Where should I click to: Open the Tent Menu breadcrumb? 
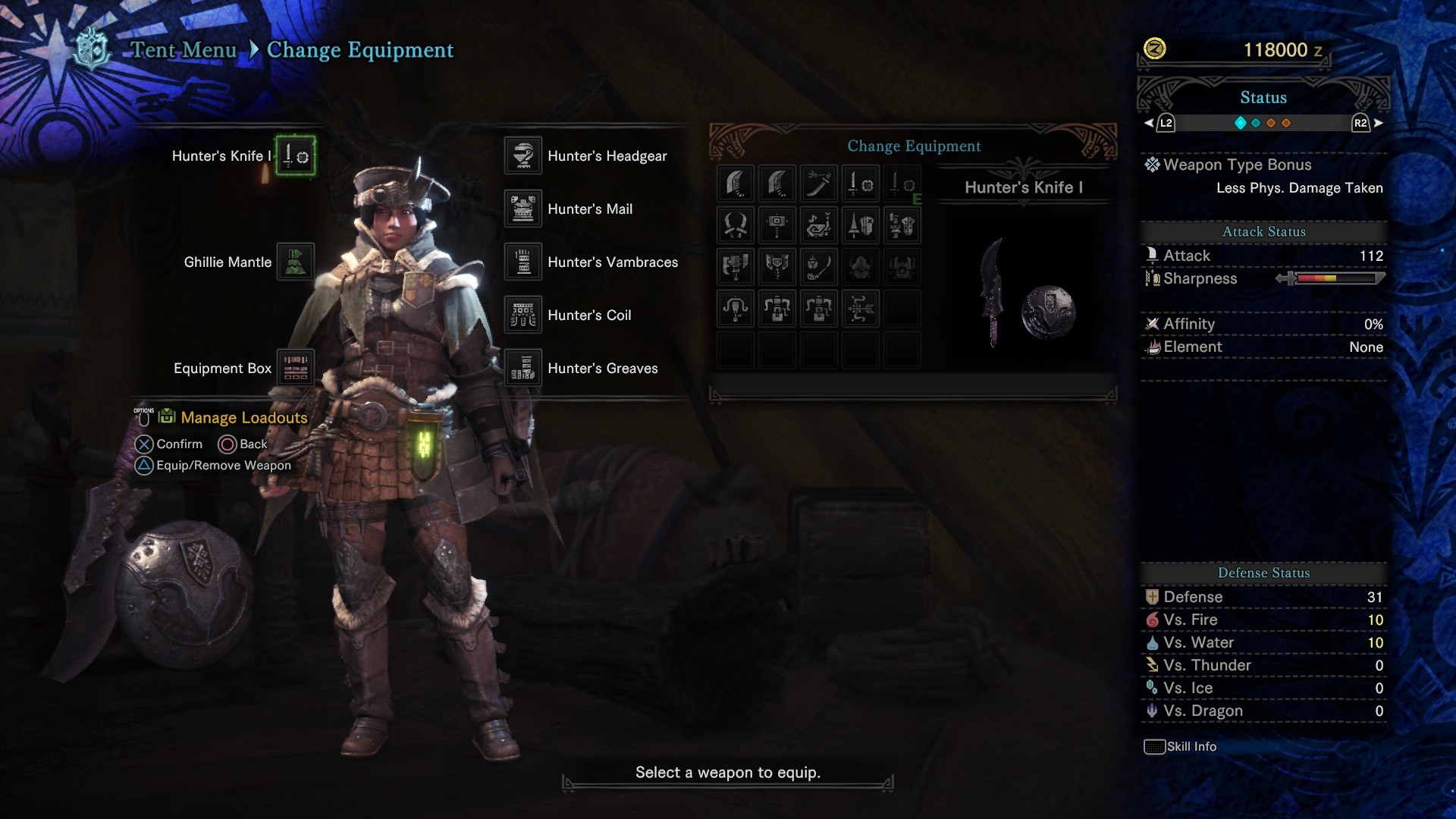pyautogui.click(x=184, y=50)
